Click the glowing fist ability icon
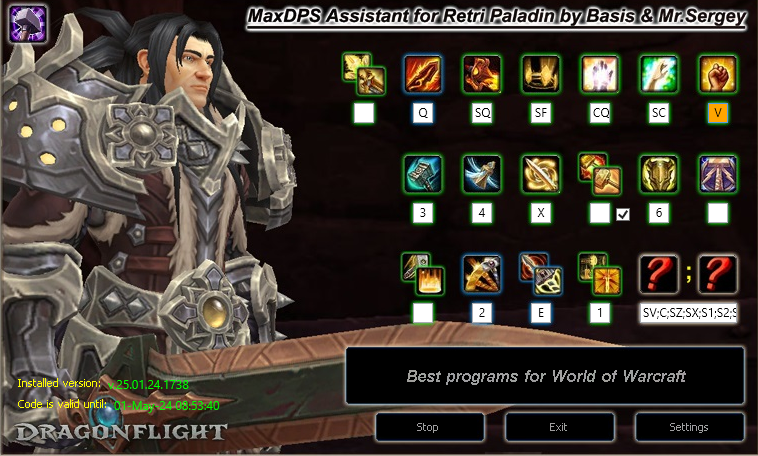Screen dimensions: 758x456 pyautogui.click(x=718, y=74)
